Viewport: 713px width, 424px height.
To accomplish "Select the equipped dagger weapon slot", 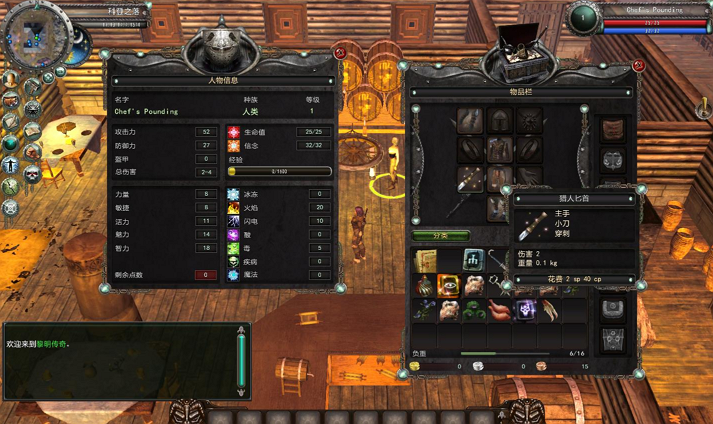I will coord(470,180).
